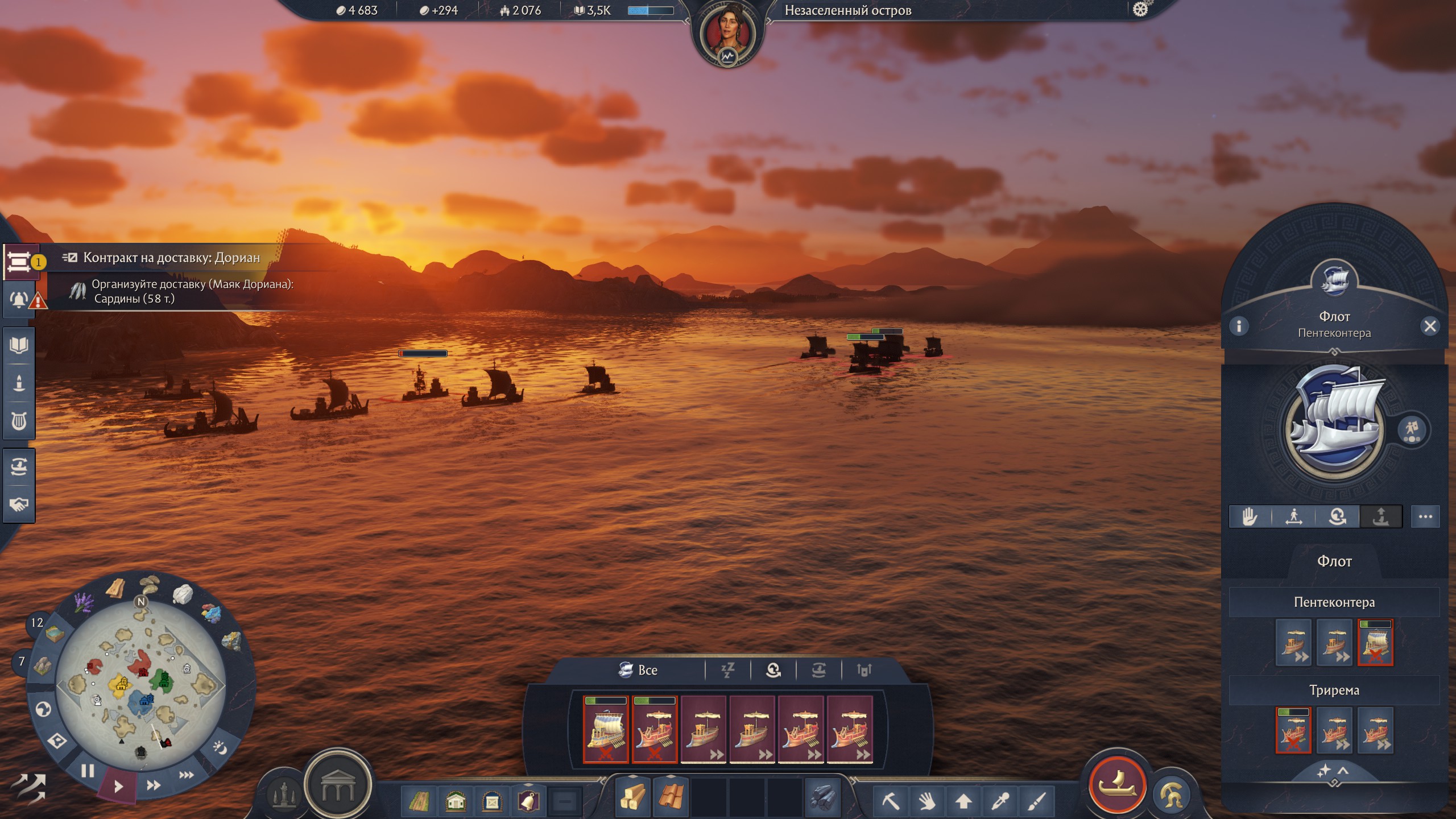Screen dimensions: 1456x819
Task: Choose the pickaxe demolish tool
Action: pos(891,801)
